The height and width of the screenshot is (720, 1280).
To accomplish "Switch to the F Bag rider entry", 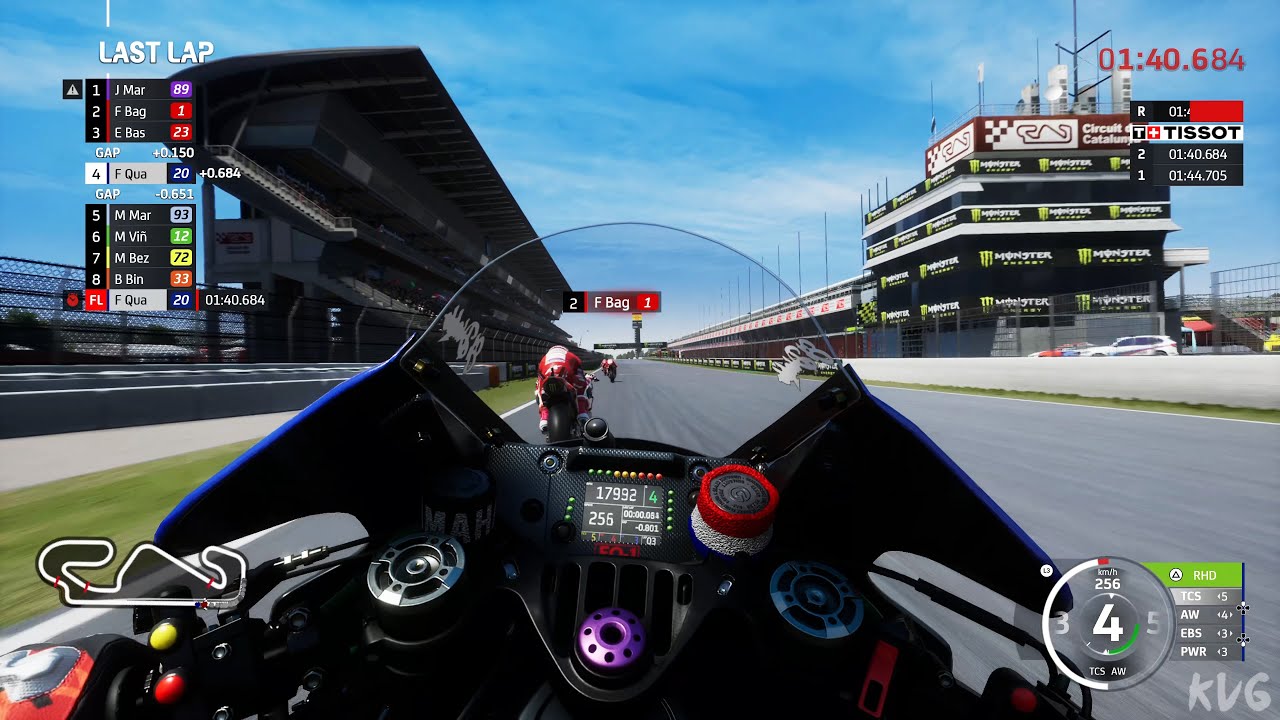I will tap(135, 110).
